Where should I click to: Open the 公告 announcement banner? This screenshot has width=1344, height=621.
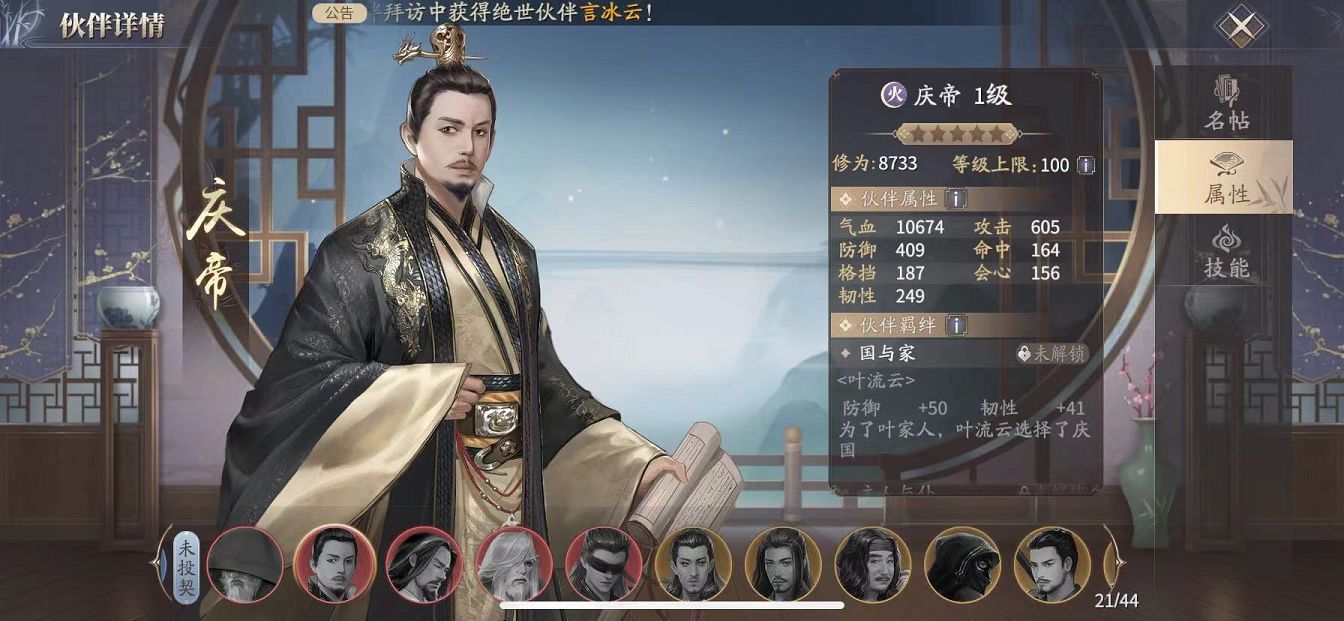tap(339, 14)
